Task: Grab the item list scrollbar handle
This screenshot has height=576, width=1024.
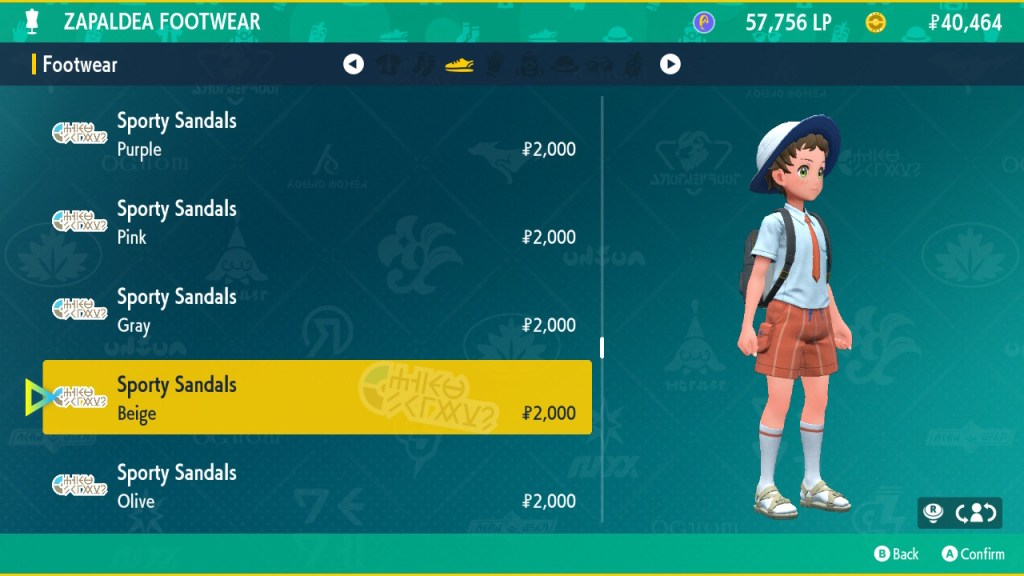Action: pyautogui.click(x=602, y=347)
